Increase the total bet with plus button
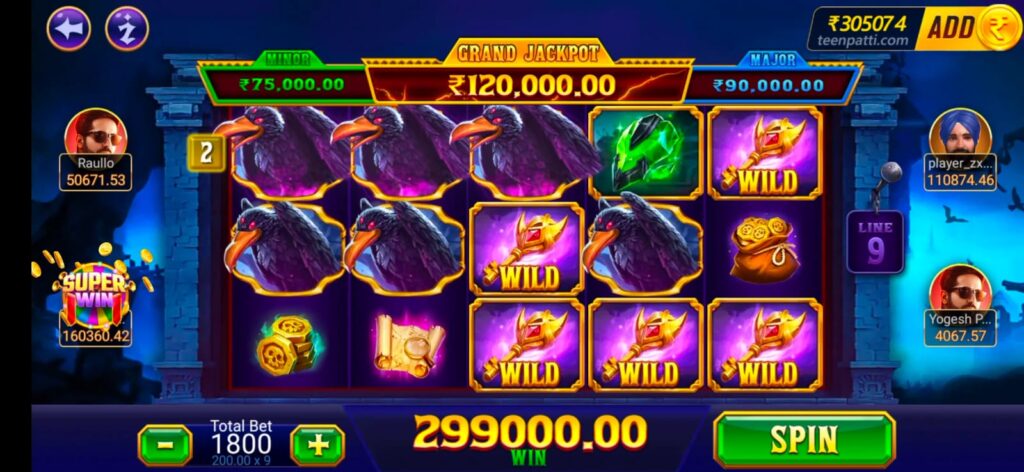 coord(317,443)
